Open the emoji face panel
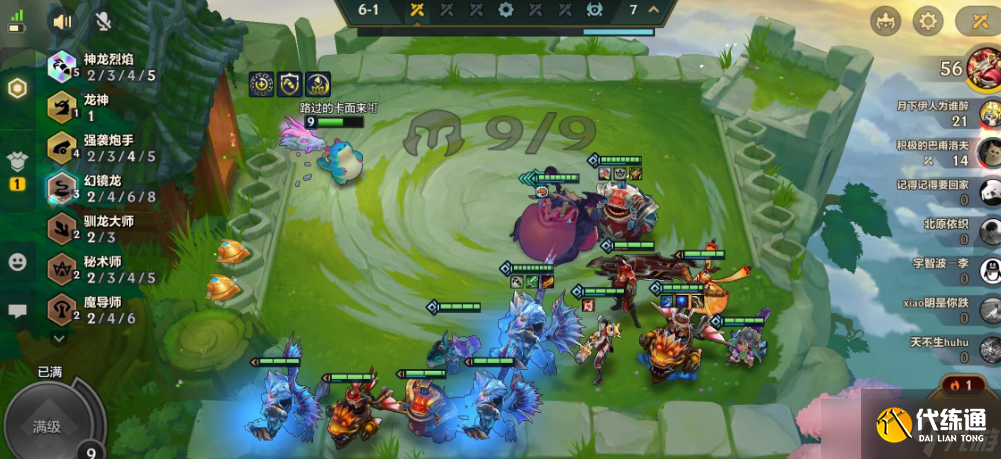Viewport: 1001px width, 459px height. coord(17,262)
